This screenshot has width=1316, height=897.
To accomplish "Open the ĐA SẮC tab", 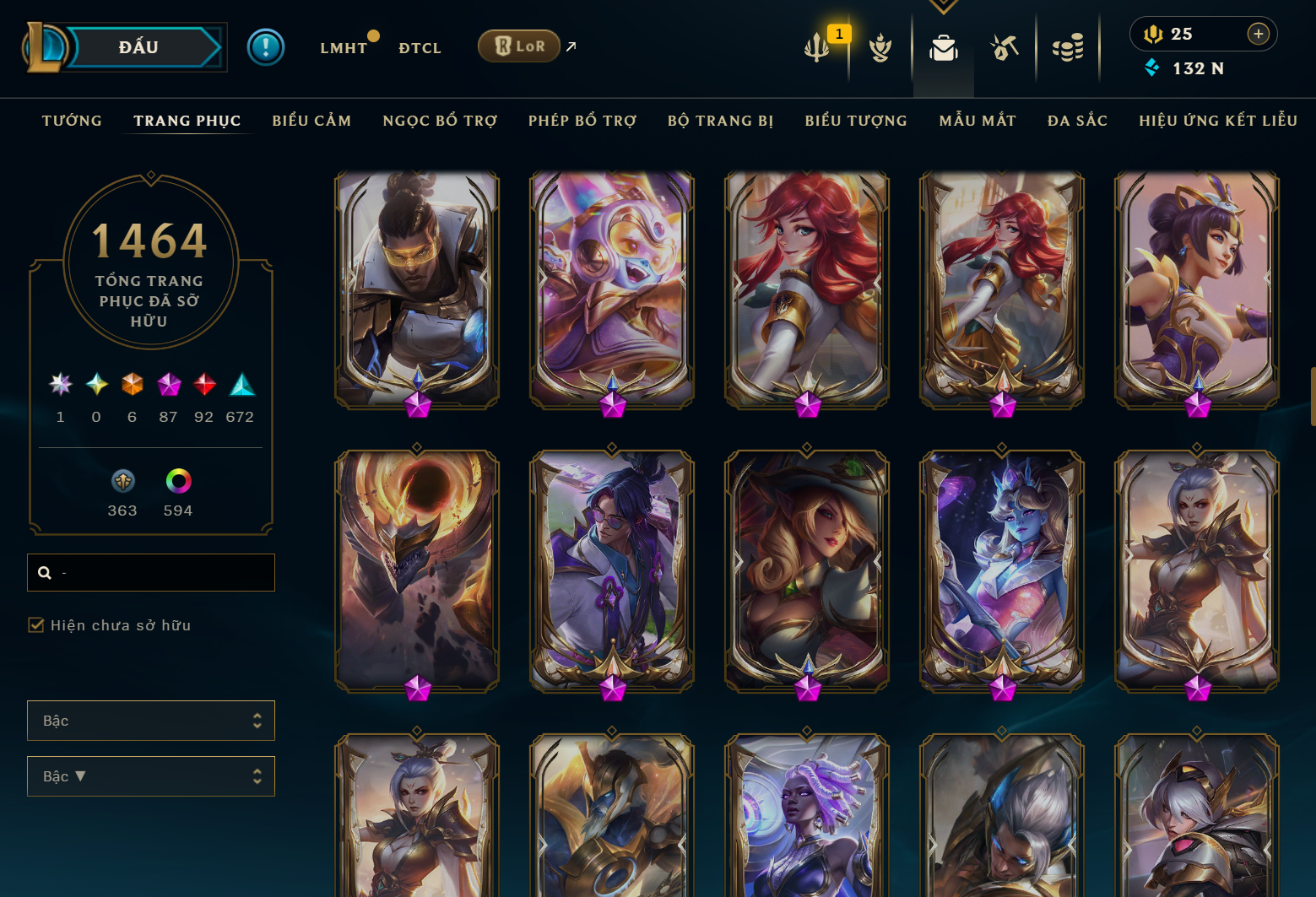I will (1077, 121).
